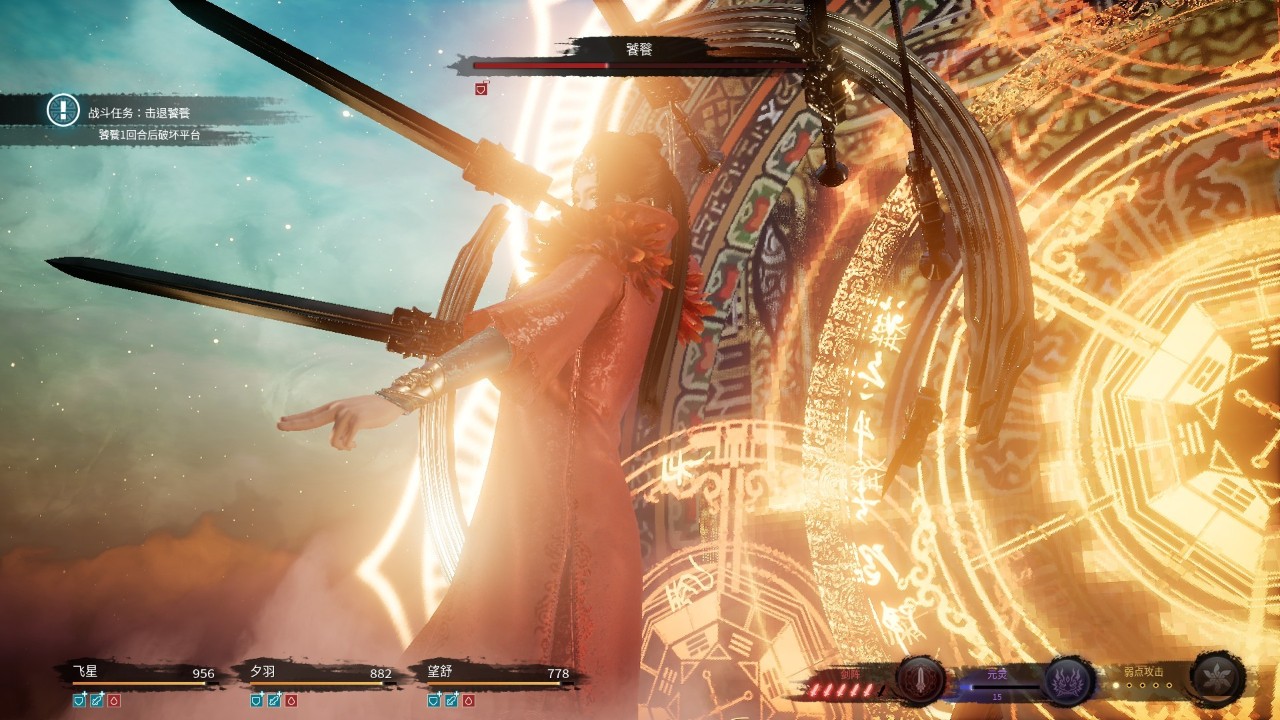Inspect the debuff icon under 饕餮's health bar
This screenshot has width=1280, height=720.
(481, 89)
